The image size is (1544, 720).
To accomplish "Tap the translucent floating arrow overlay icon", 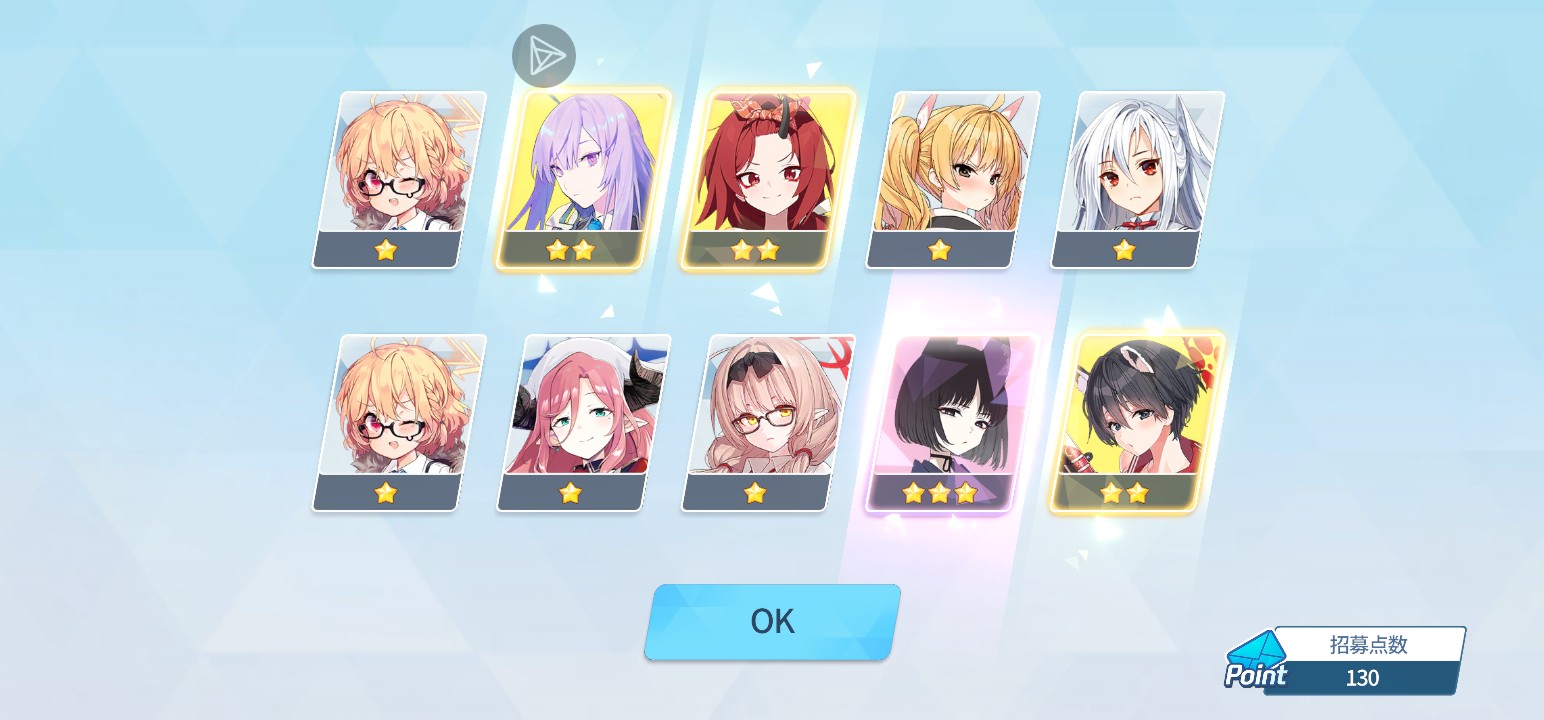I will tap(544, 55).
